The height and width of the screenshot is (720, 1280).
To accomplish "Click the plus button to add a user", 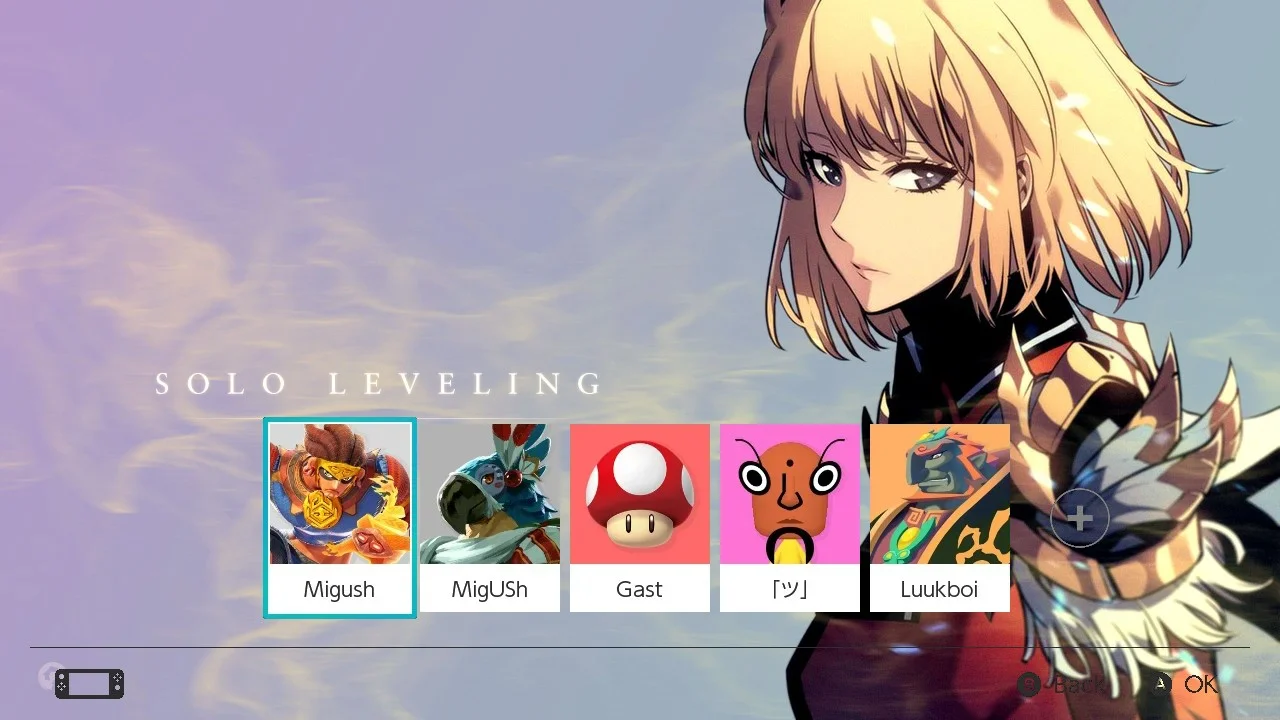I will point(1079,518).
